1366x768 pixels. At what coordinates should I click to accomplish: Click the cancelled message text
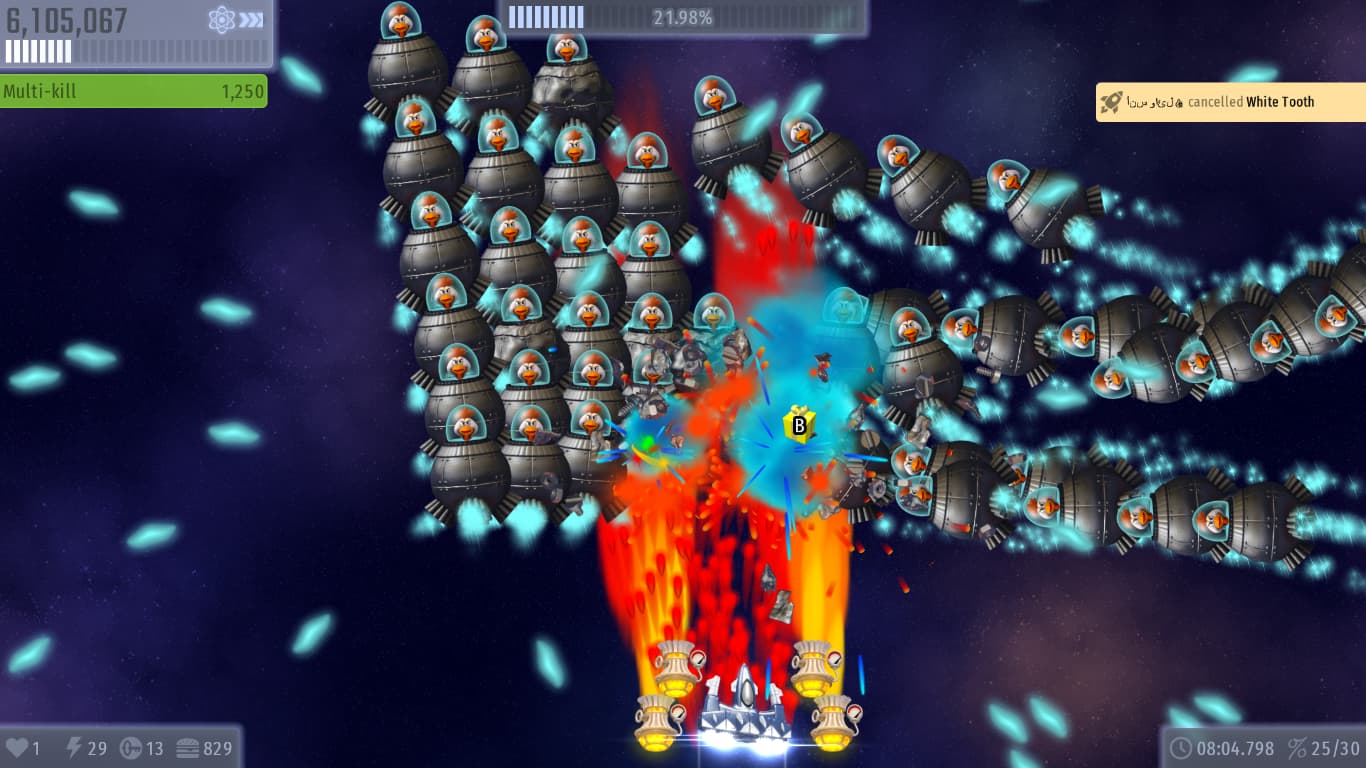(x=1215, y=102)
